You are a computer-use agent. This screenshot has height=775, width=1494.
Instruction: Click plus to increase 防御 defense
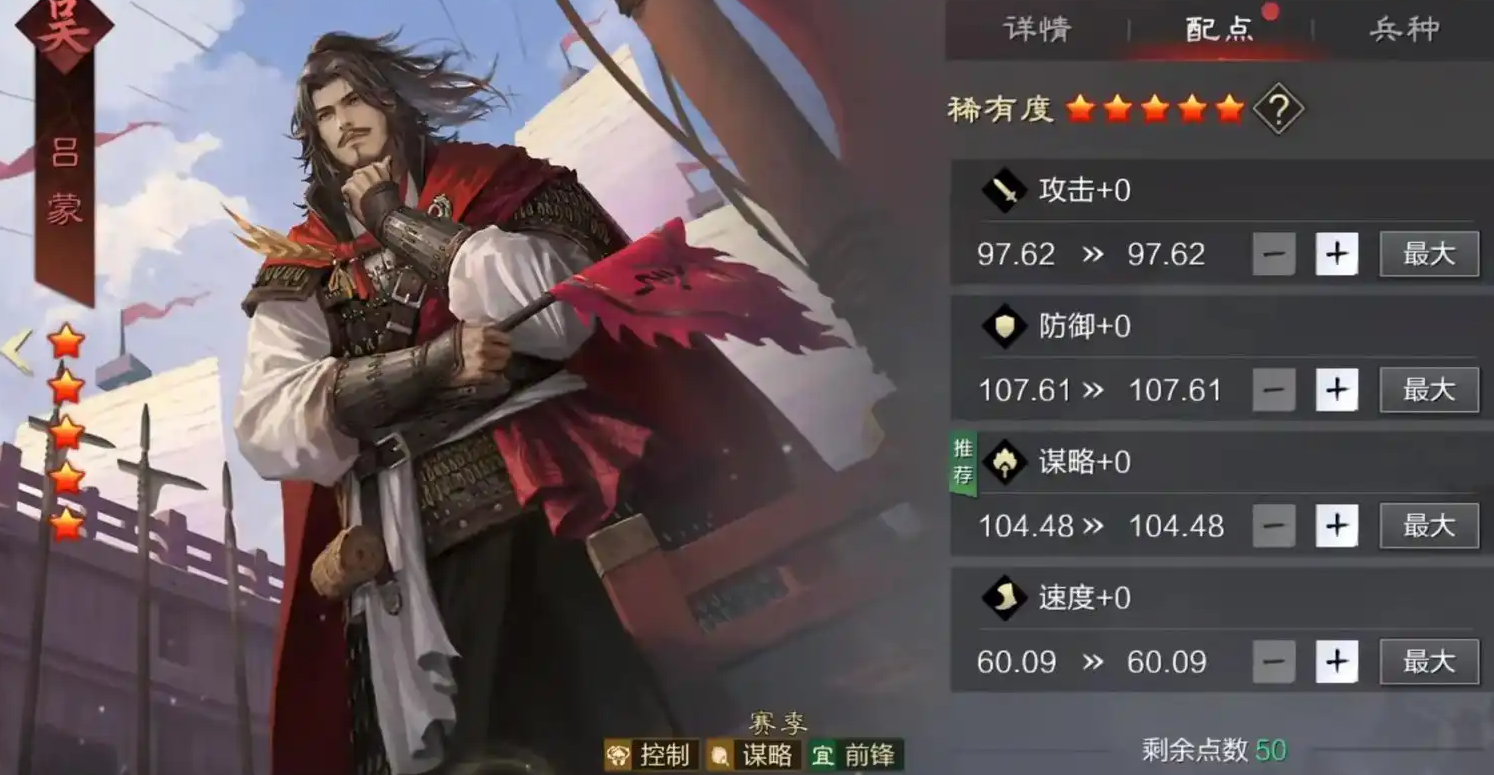pos(1337,390)
